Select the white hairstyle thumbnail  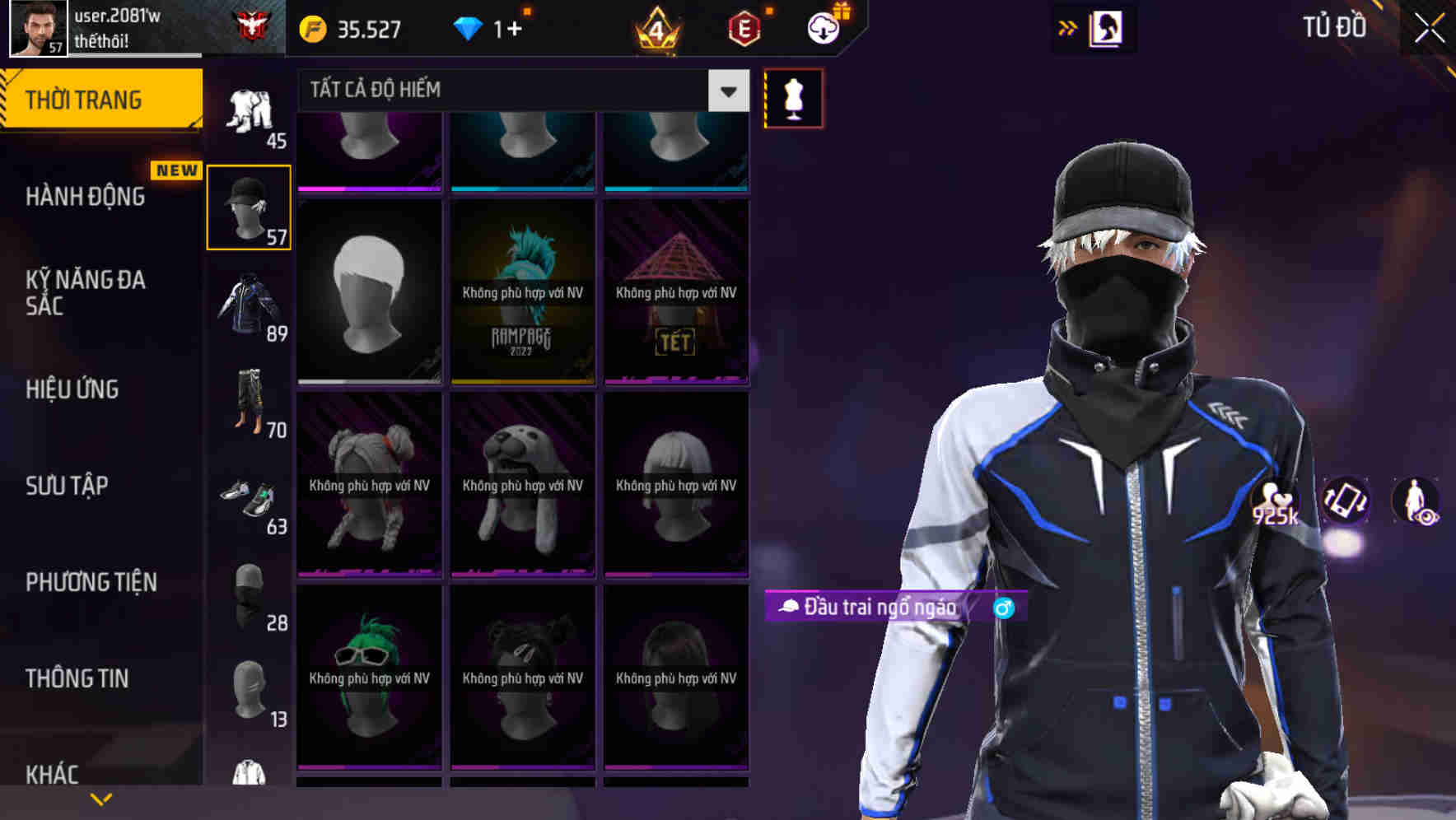pos(370,292)
